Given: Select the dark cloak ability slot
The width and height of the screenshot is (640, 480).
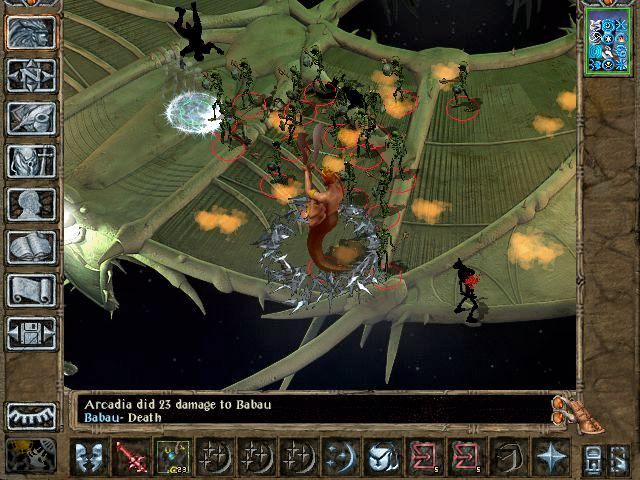Looking at the screenshot, I should coord(508,456).
